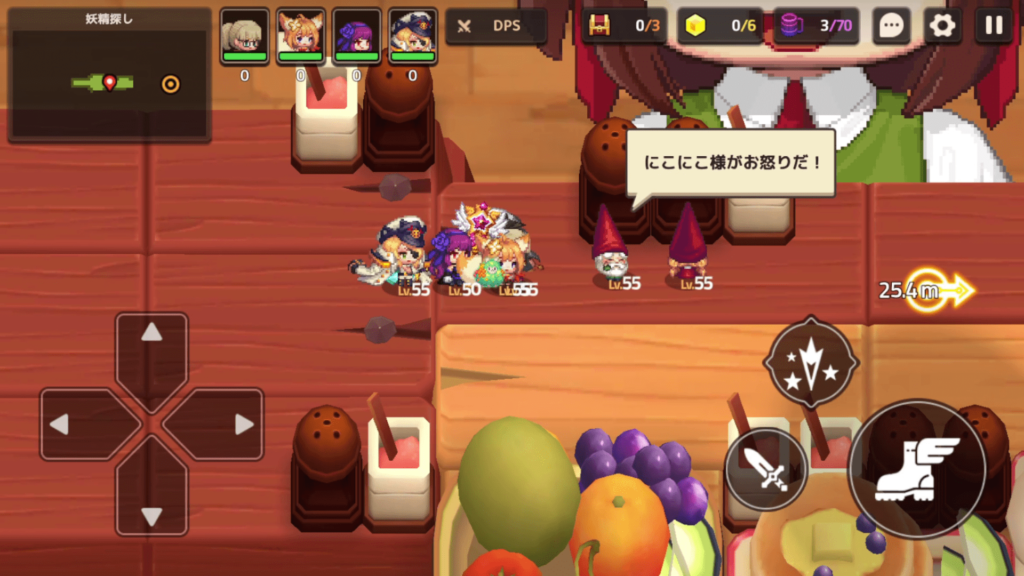Viewport: 1024px width, 576px height.
Task: Trigger the star chain skill button
Action: coord(811,363)
